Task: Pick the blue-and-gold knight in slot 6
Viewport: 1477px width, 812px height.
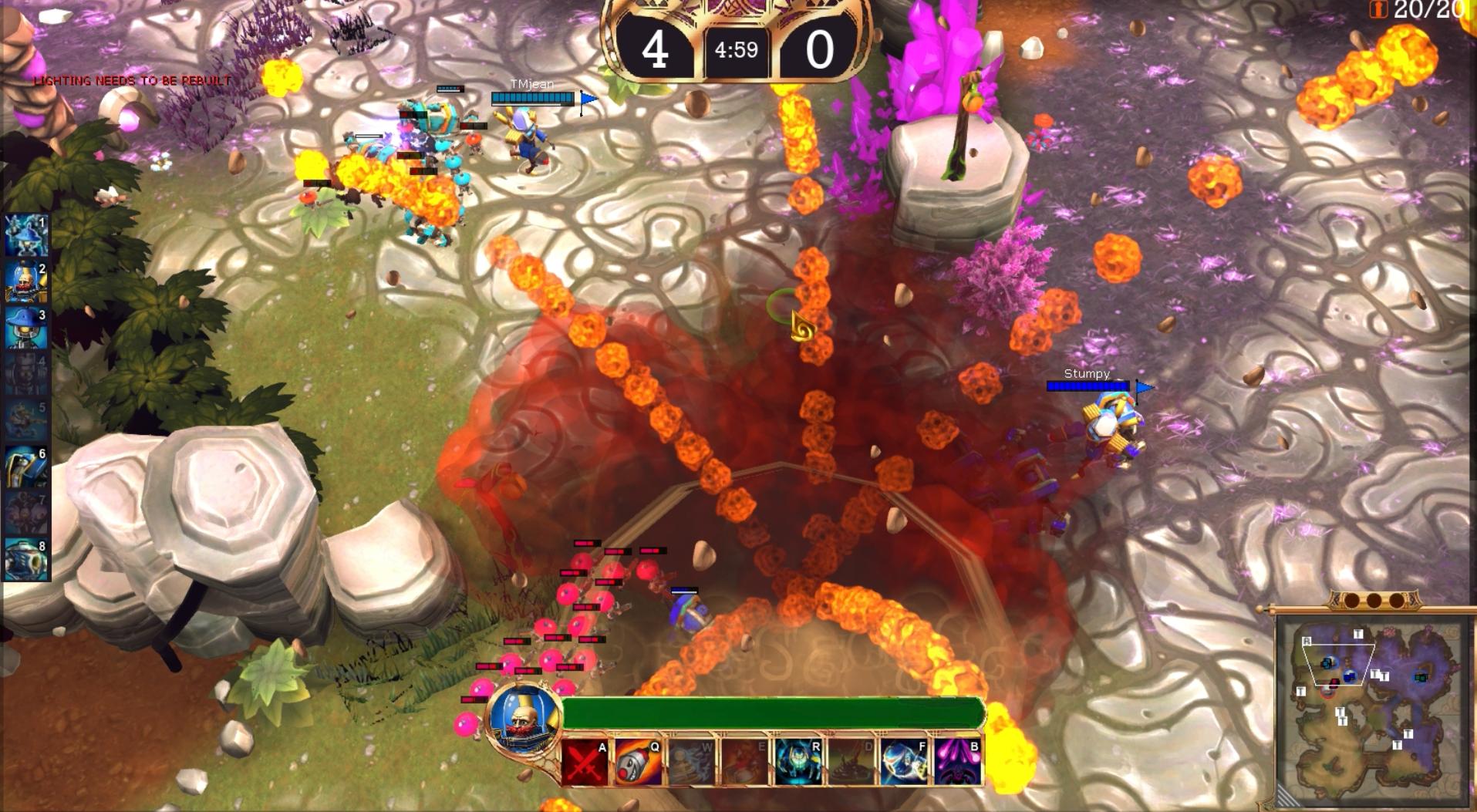Action: tap(26, 467)
